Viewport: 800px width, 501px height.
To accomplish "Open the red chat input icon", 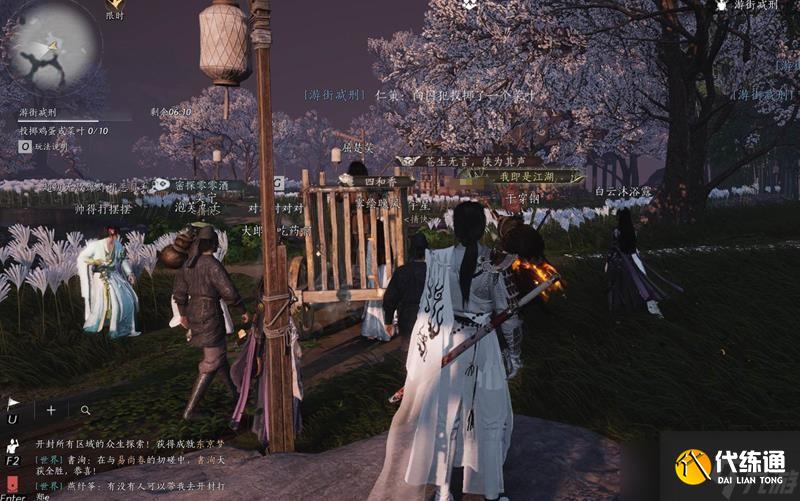I will pyautogui.click(x=12, y=484).
